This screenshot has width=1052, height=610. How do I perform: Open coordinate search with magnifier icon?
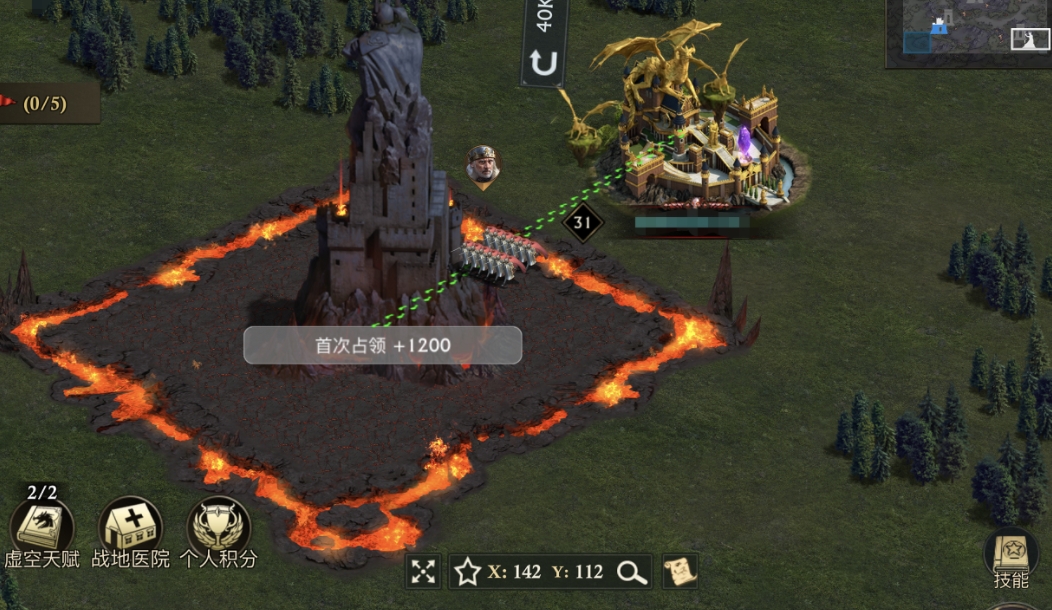pyautogui.click(x=631, y=572)
